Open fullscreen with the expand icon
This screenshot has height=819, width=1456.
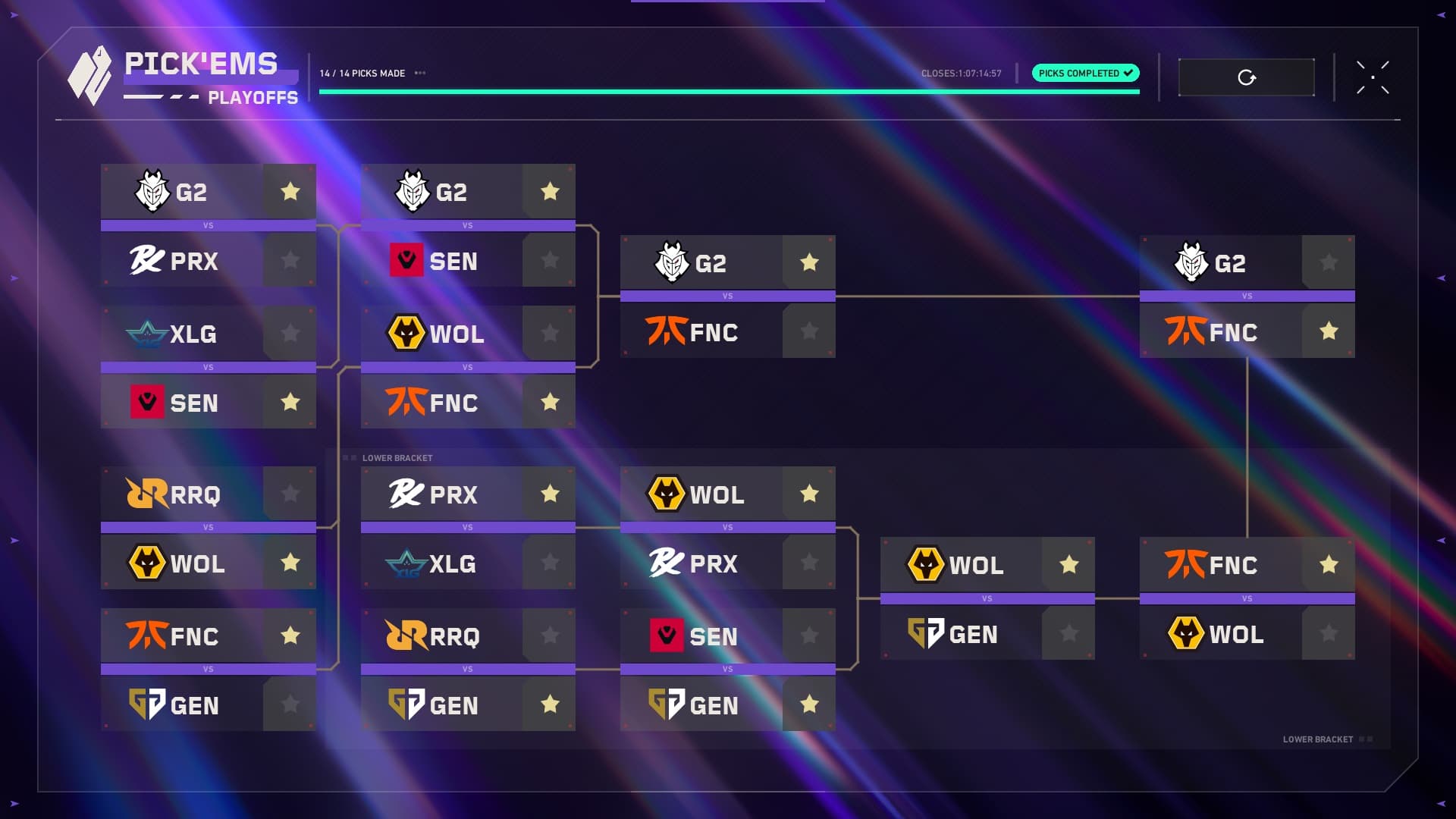[1373, 78]
